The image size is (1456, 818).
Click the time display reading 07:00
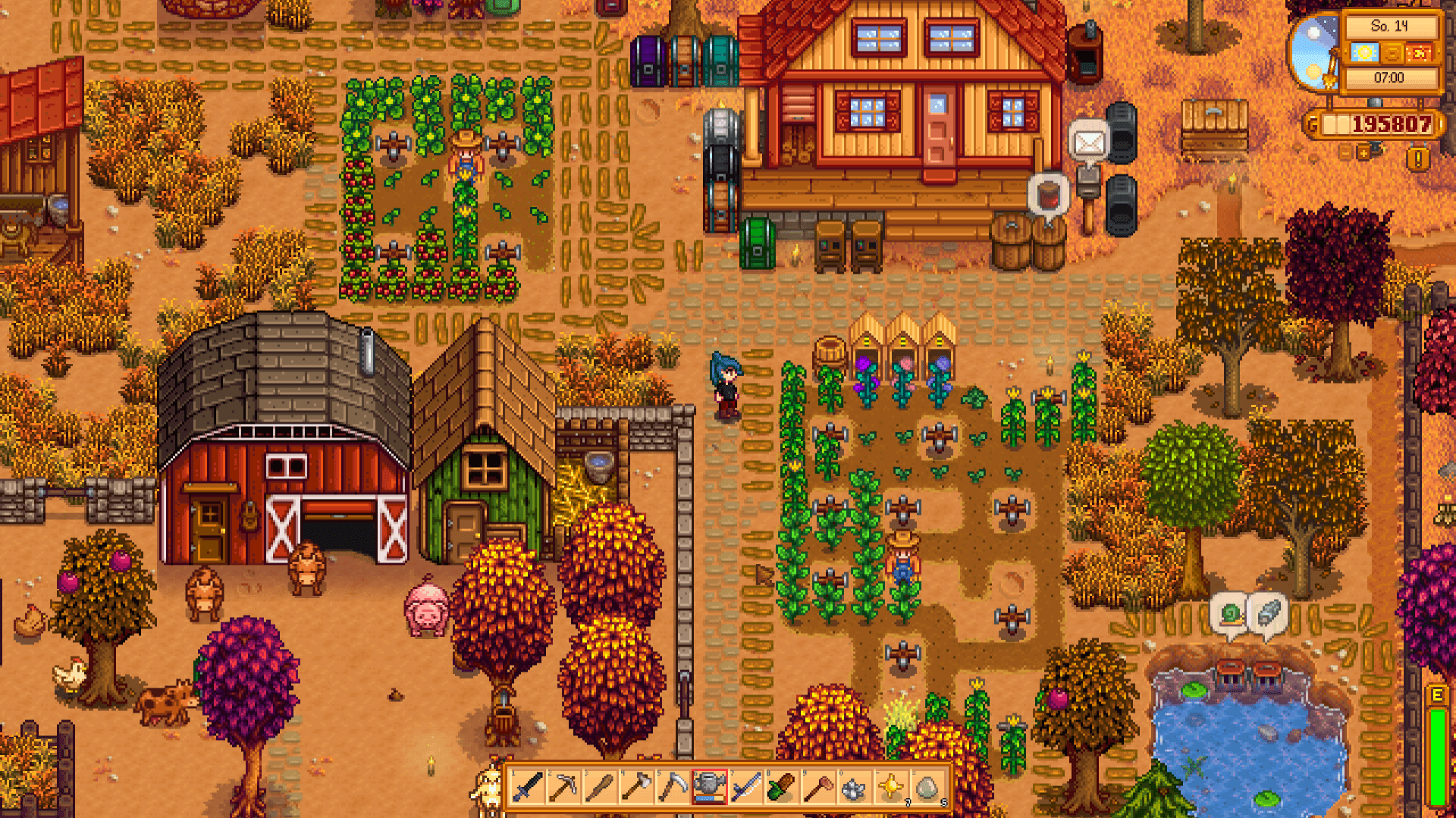(1389, 77)
